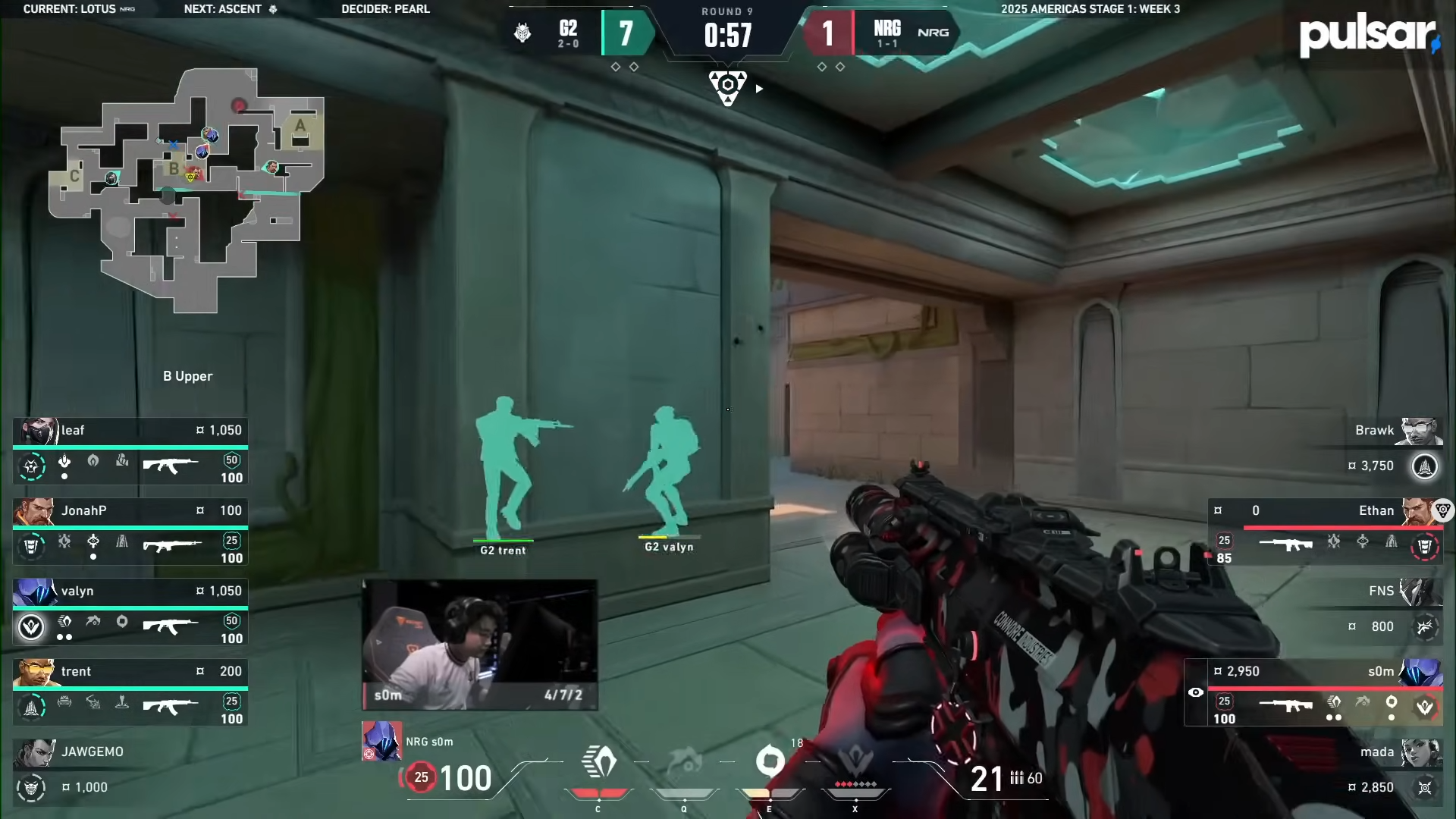1456x819 pixels.
Task: Click the spectator eye icon
Action: pos(1196,692)
